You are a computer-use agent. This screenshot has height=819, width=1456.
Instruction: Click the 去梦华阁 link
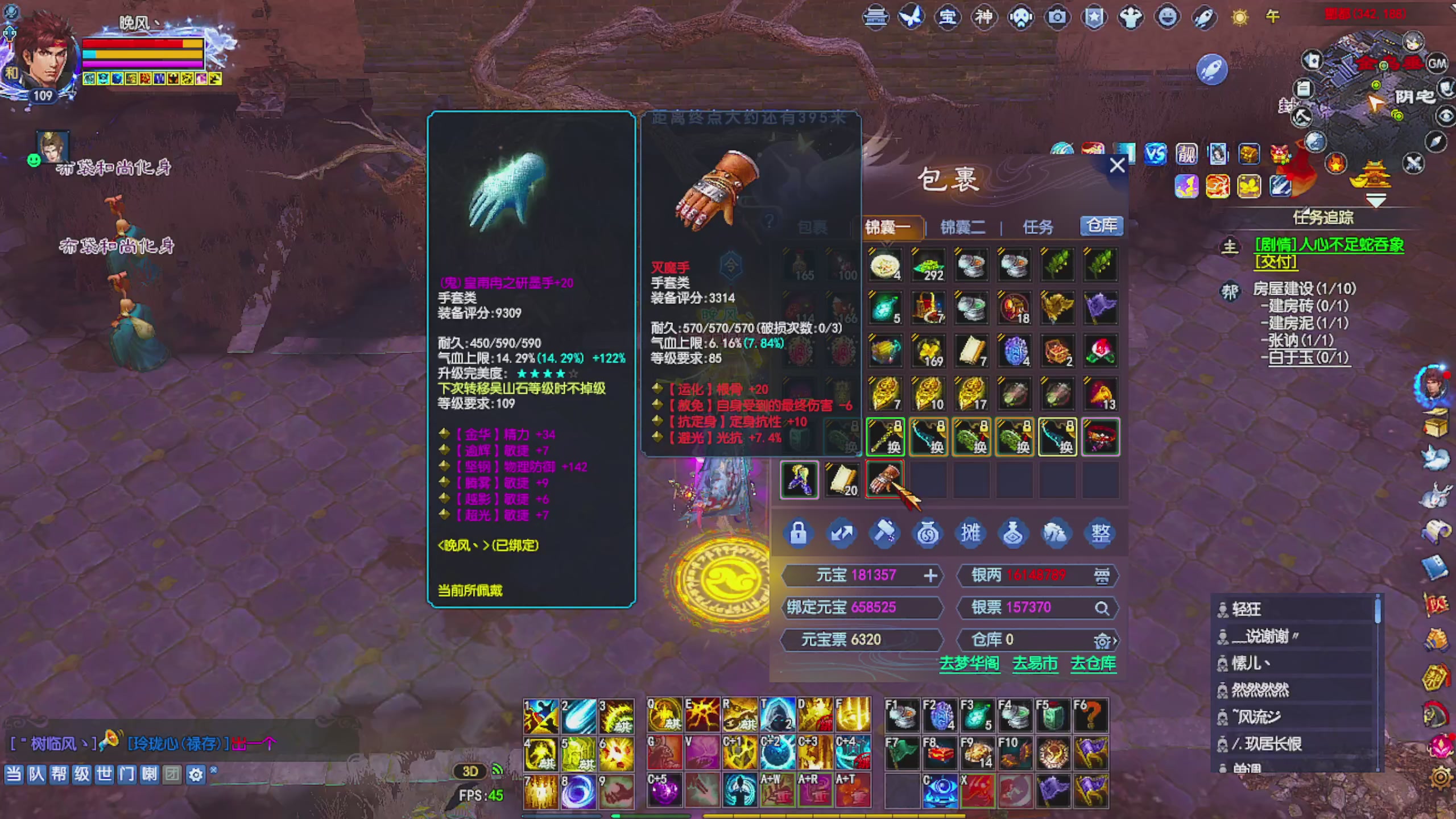(x=970, y=664)
